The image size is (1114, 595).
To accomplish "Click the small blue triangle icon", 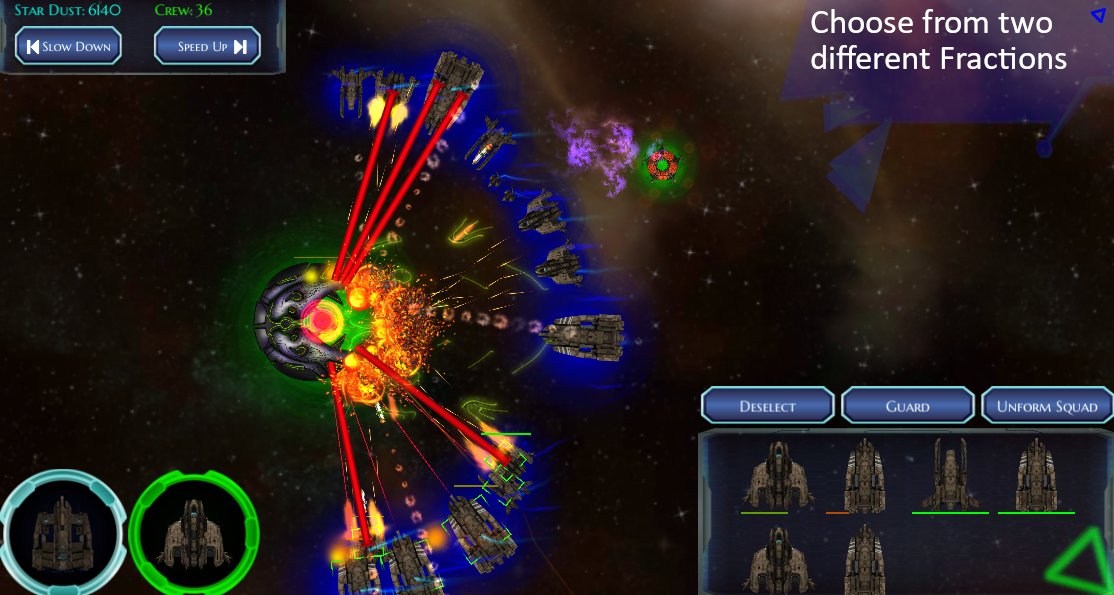I will coord(1098,15).
